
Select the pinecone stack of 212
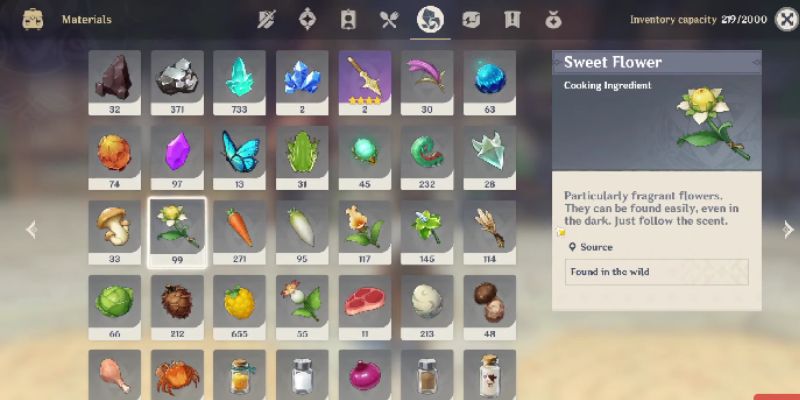point(177,302)
